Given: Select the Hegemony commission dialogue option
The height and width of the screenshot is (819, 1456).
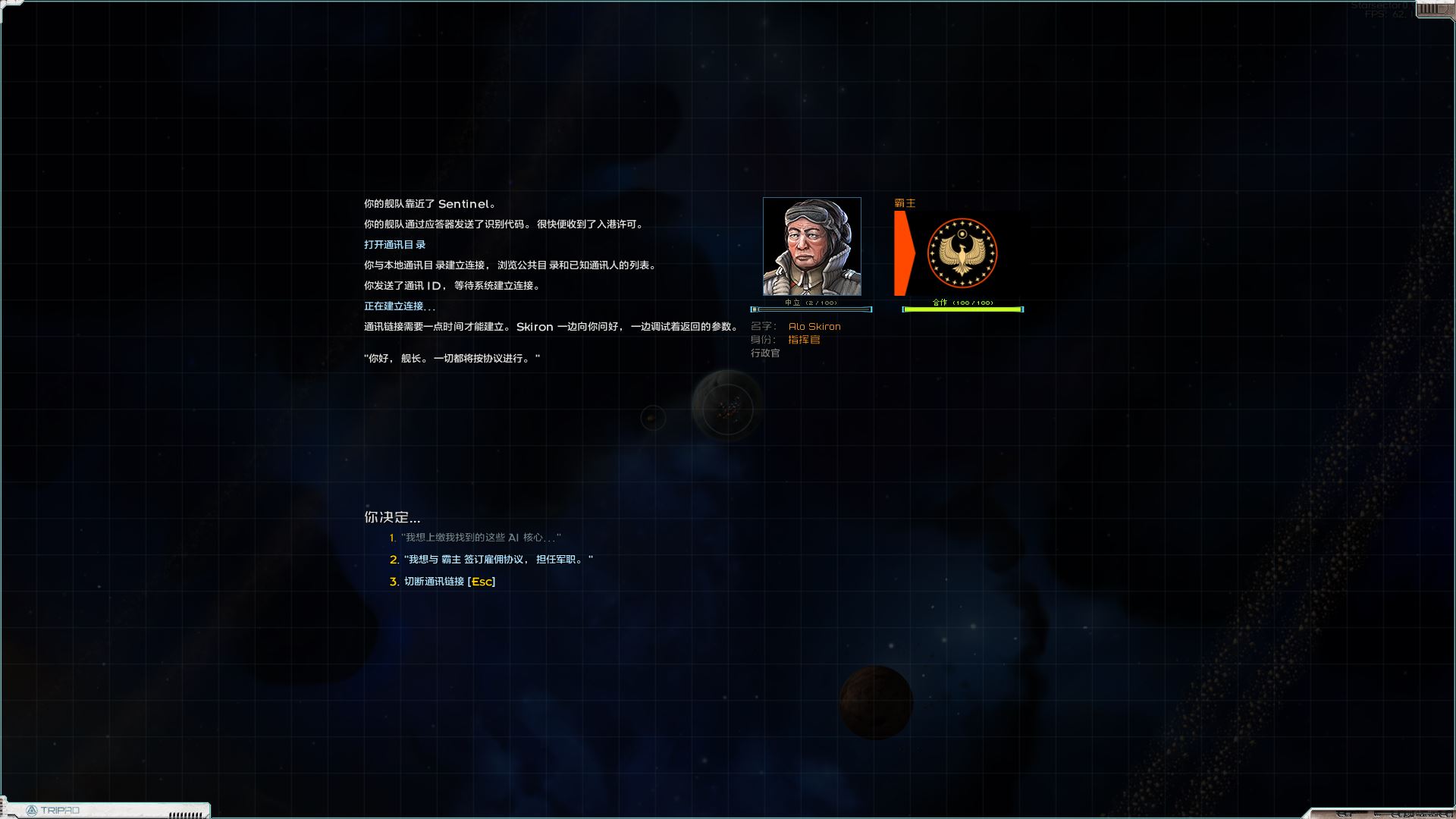Looking at the screenshot, I should click(497, 560).
